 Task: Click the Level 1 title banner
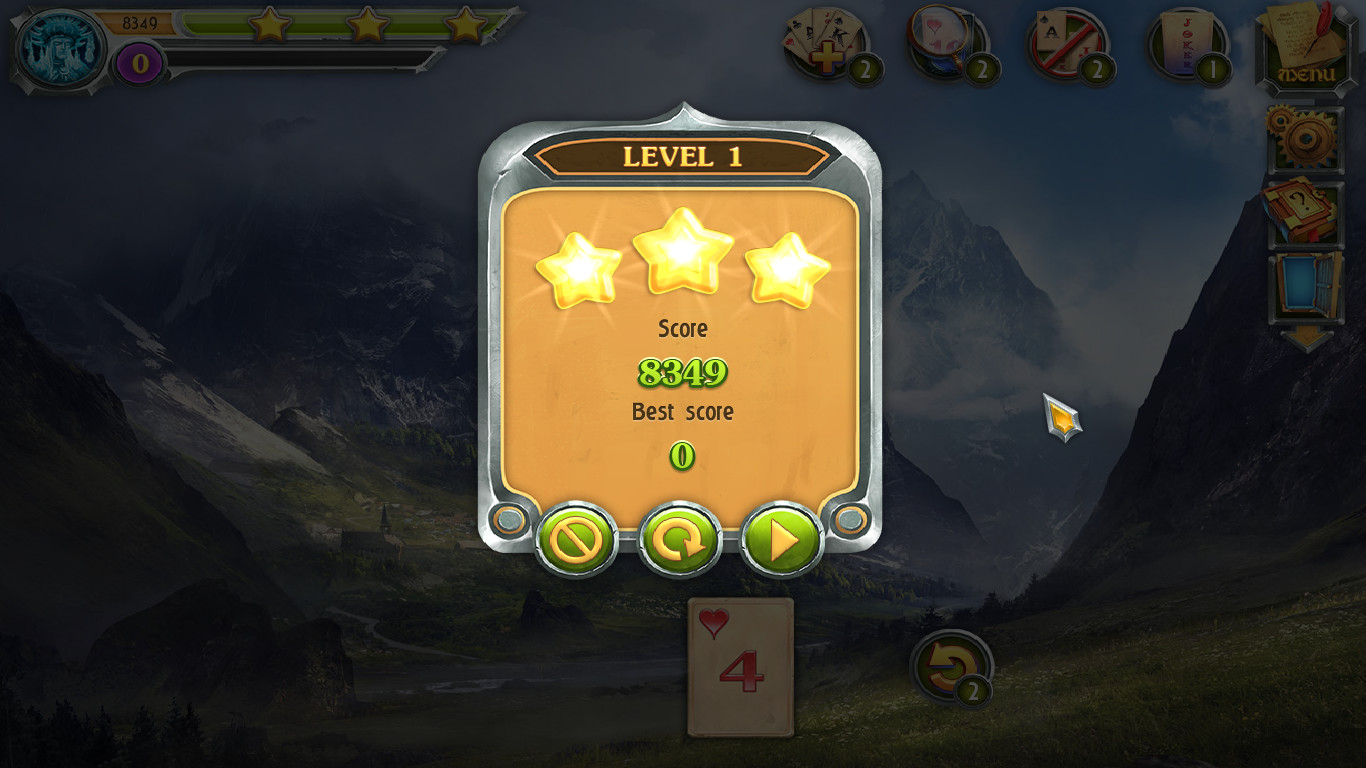click(683, 156)
